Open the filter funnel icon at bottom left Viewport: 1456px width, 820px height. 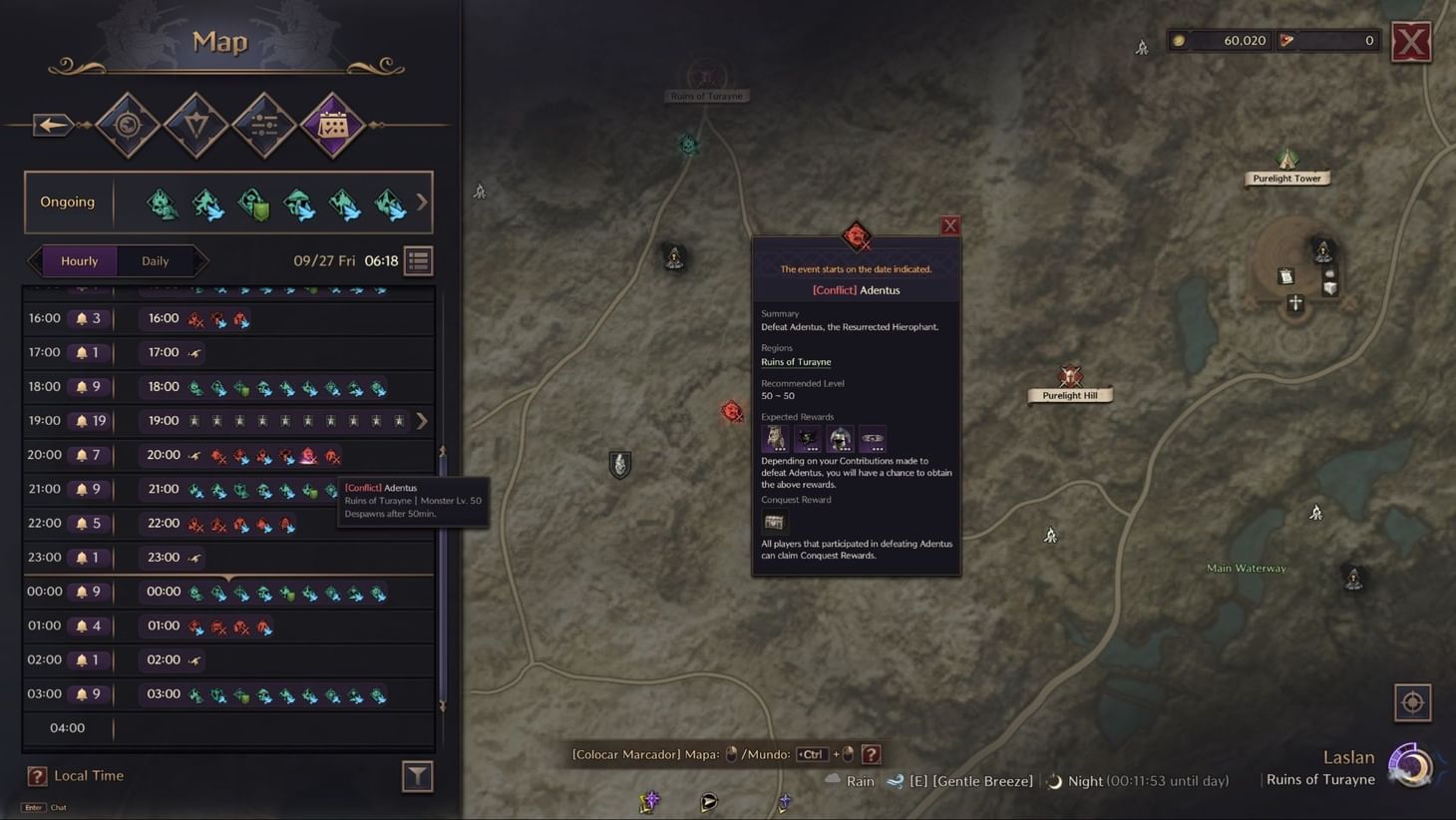click(x=418, y=775)
